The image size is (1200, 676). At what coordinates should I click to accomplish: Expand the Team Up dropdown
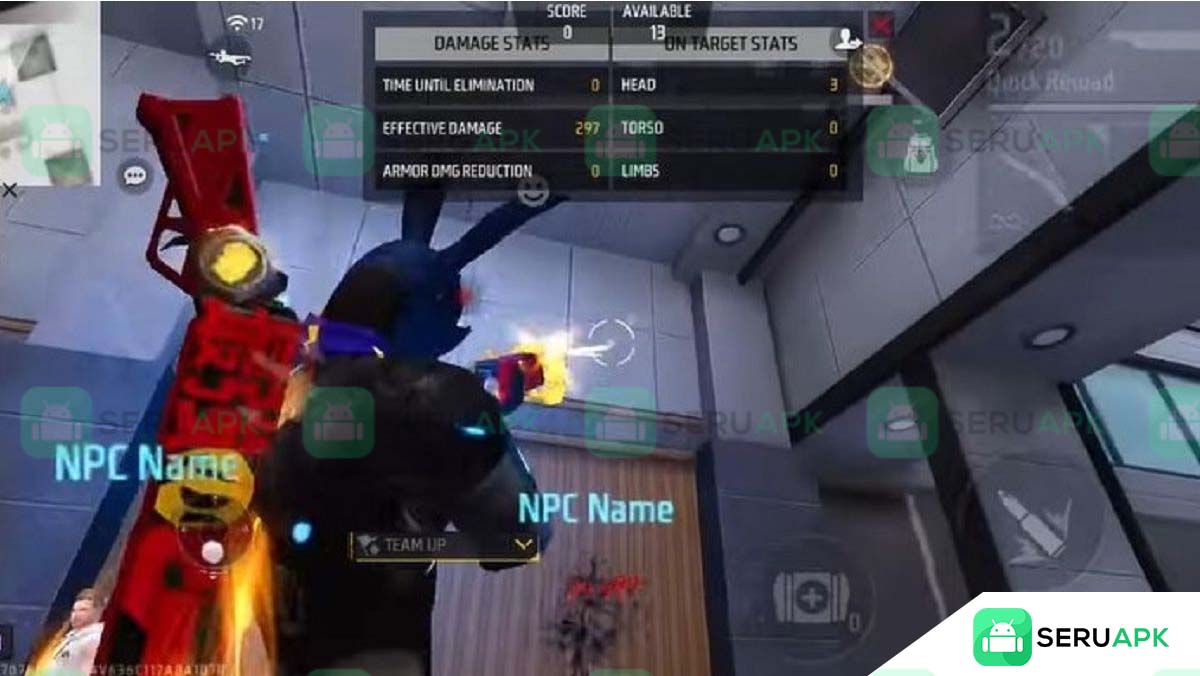523,545
